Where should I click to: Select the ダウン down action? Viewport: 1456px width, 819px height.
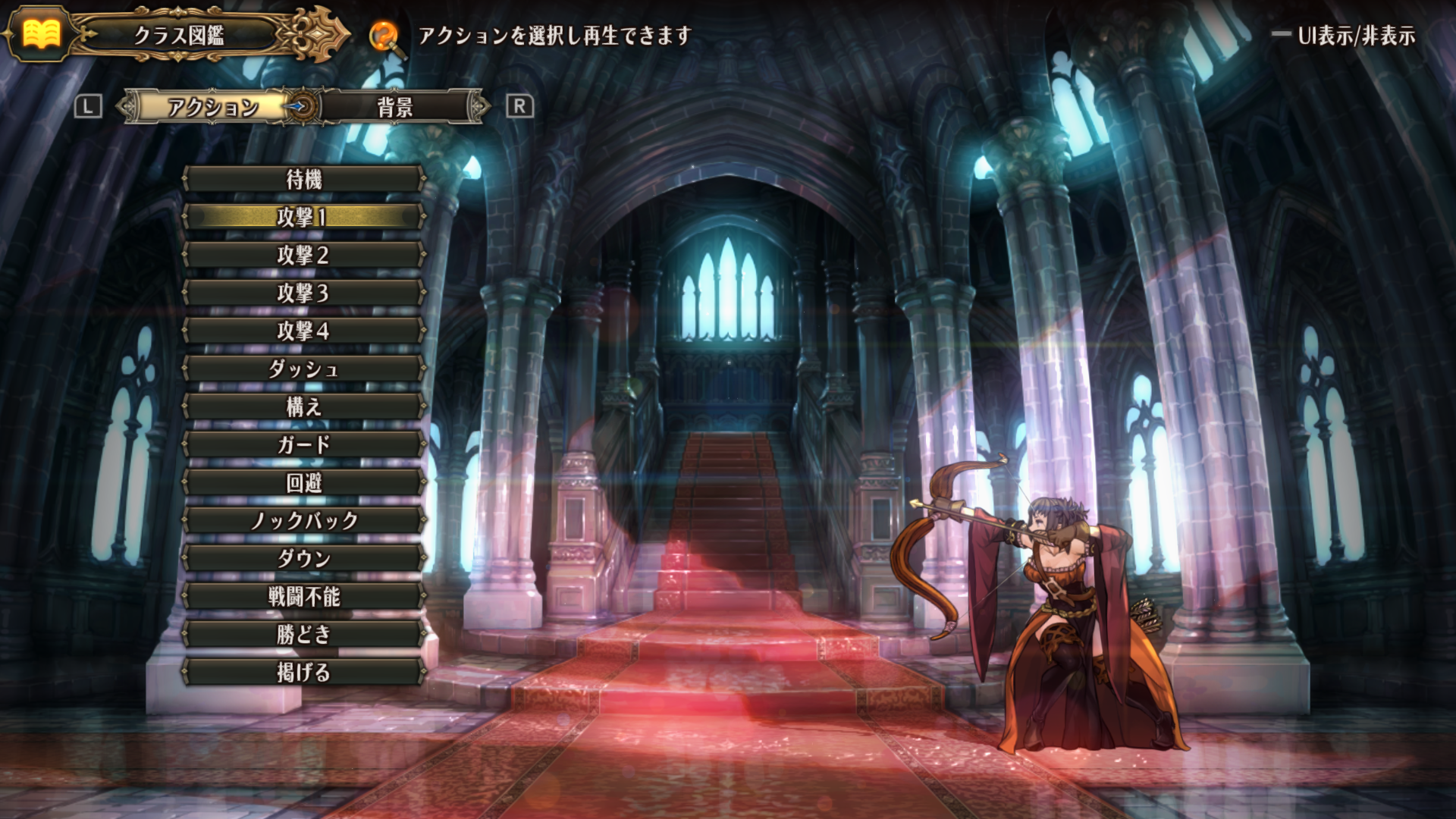point(303,559)
